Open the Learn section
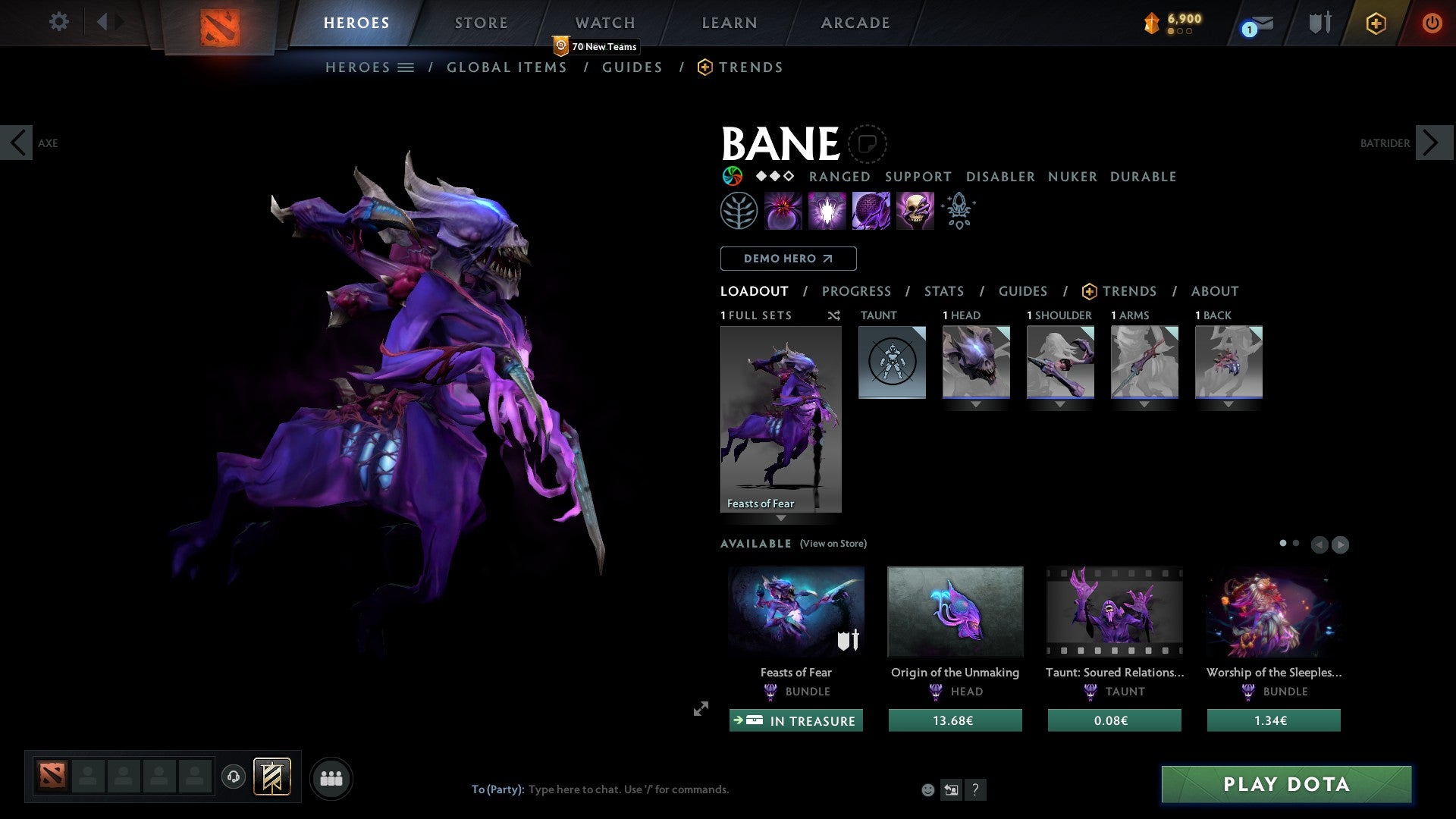This screenshot has width=1456, height=819. (x=730, y=23)
